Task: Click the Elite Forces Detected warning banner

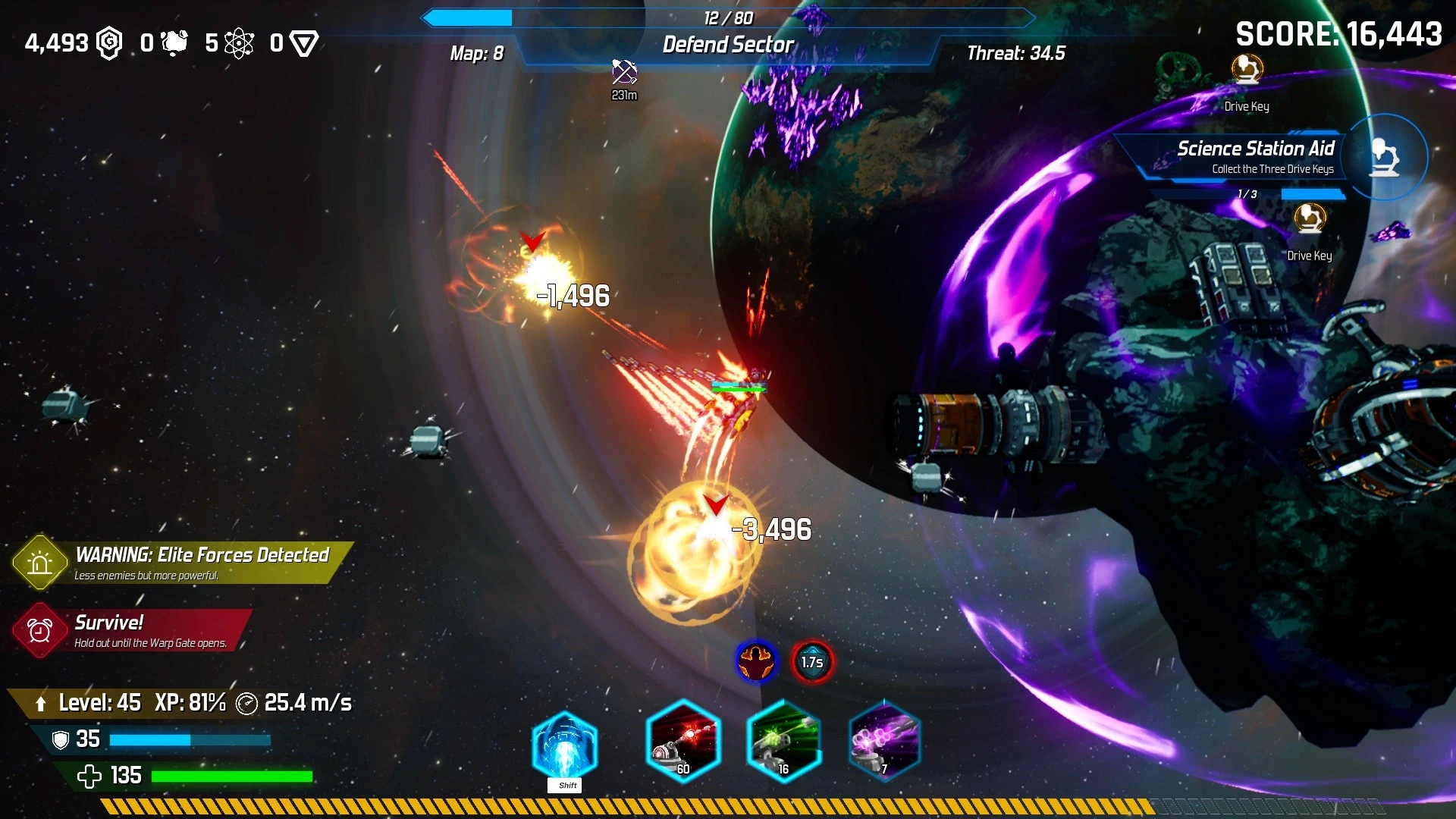Action: click(x=182, y=563)
